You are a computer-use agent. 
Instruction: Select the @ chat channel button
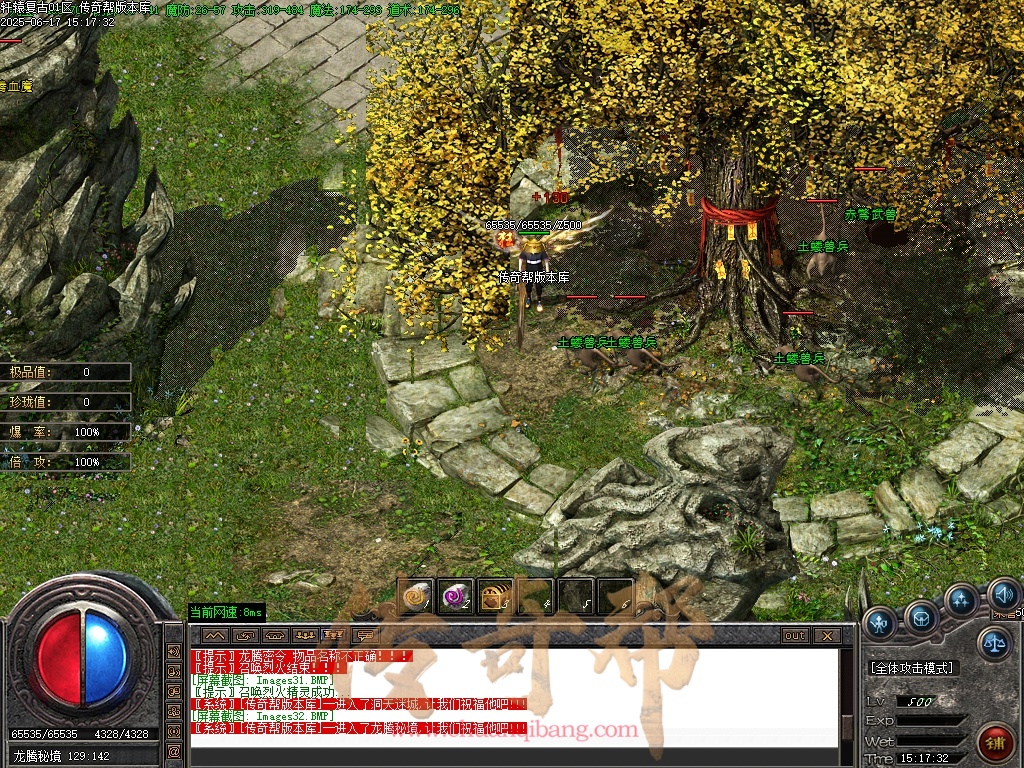(x=174, y=751)
